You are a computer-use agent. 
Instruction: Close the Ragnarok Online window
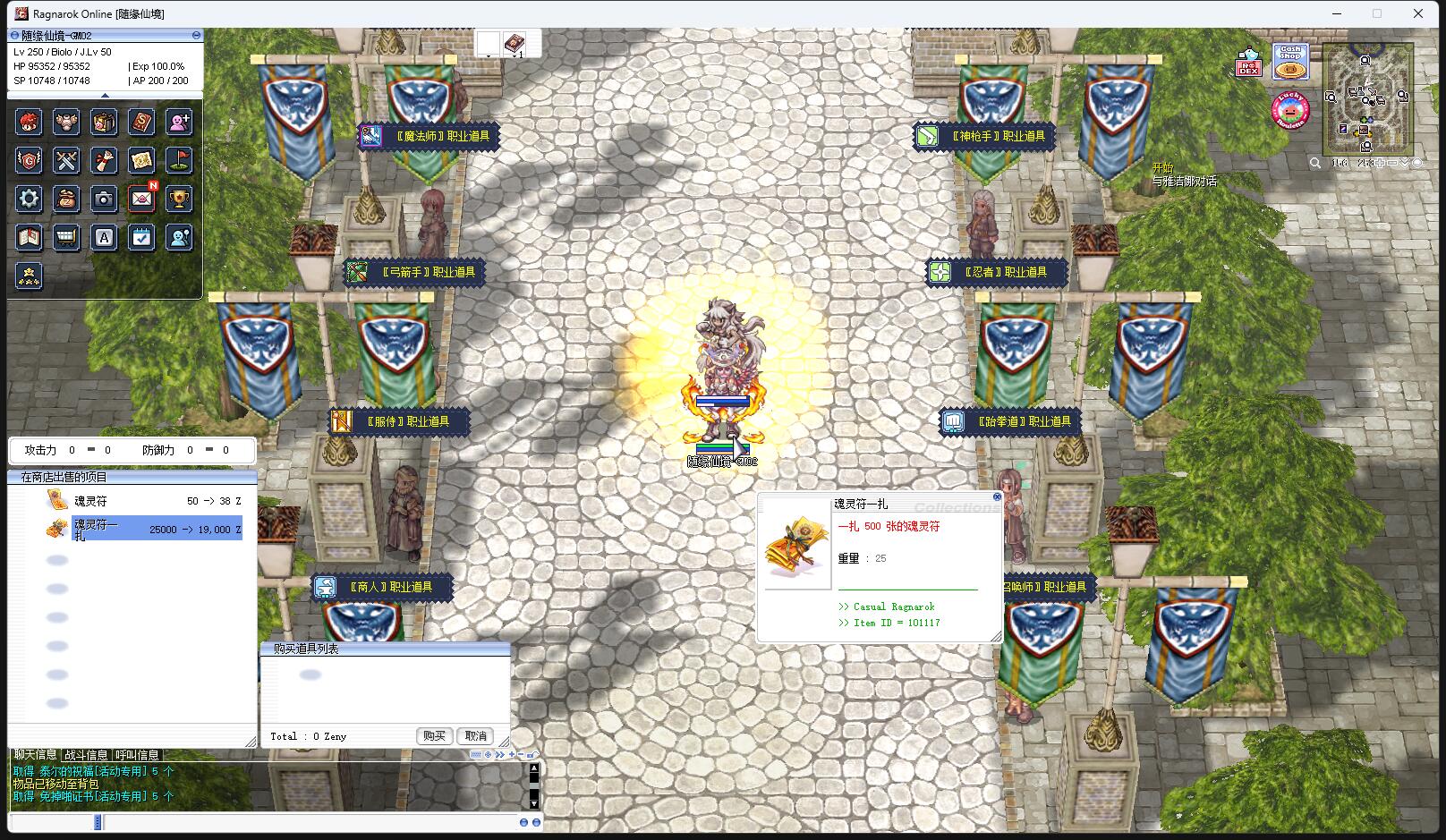point(1418,13)
